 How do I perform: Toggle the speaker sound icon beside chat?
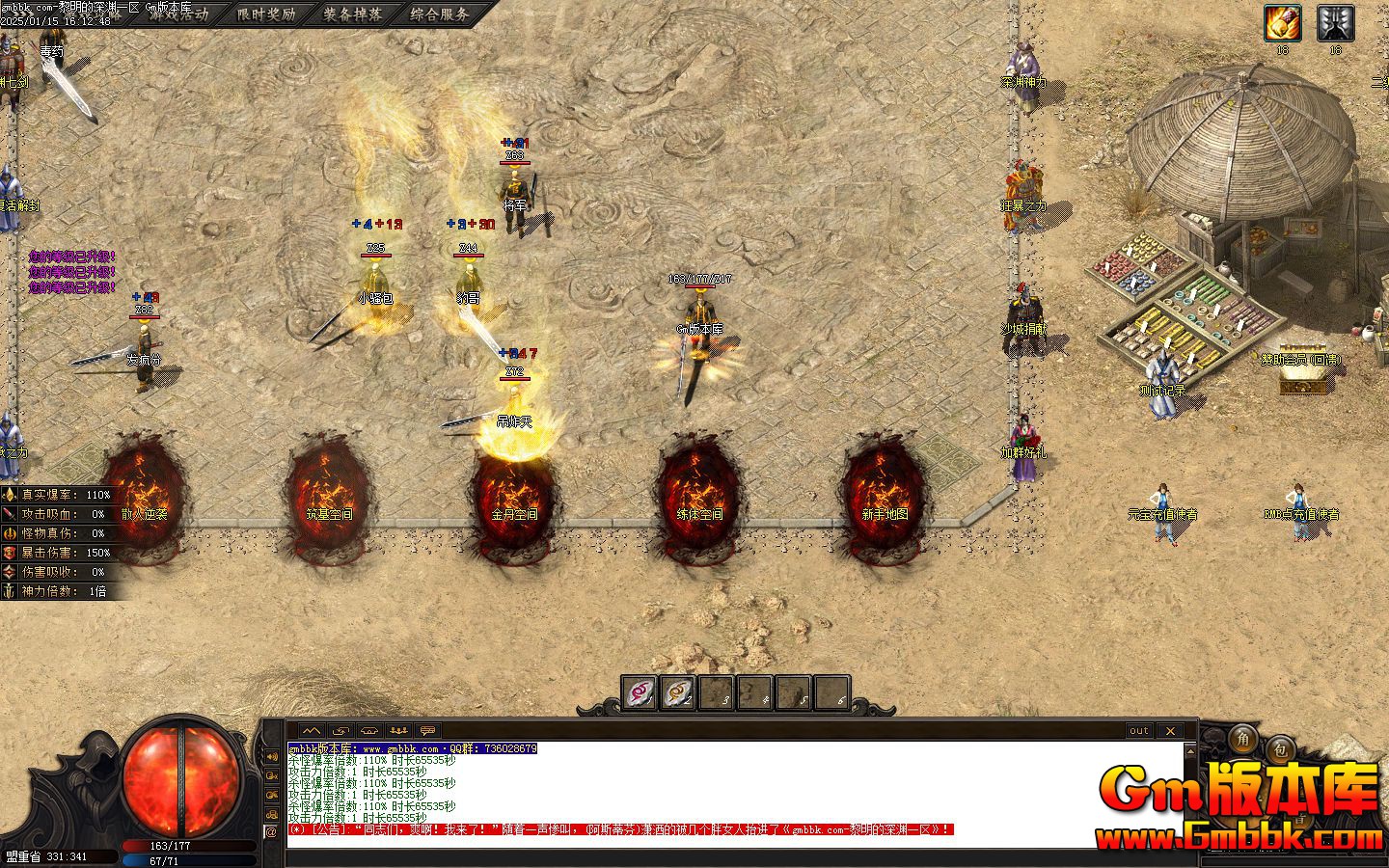pyautogui.click(x=271, y=756)
